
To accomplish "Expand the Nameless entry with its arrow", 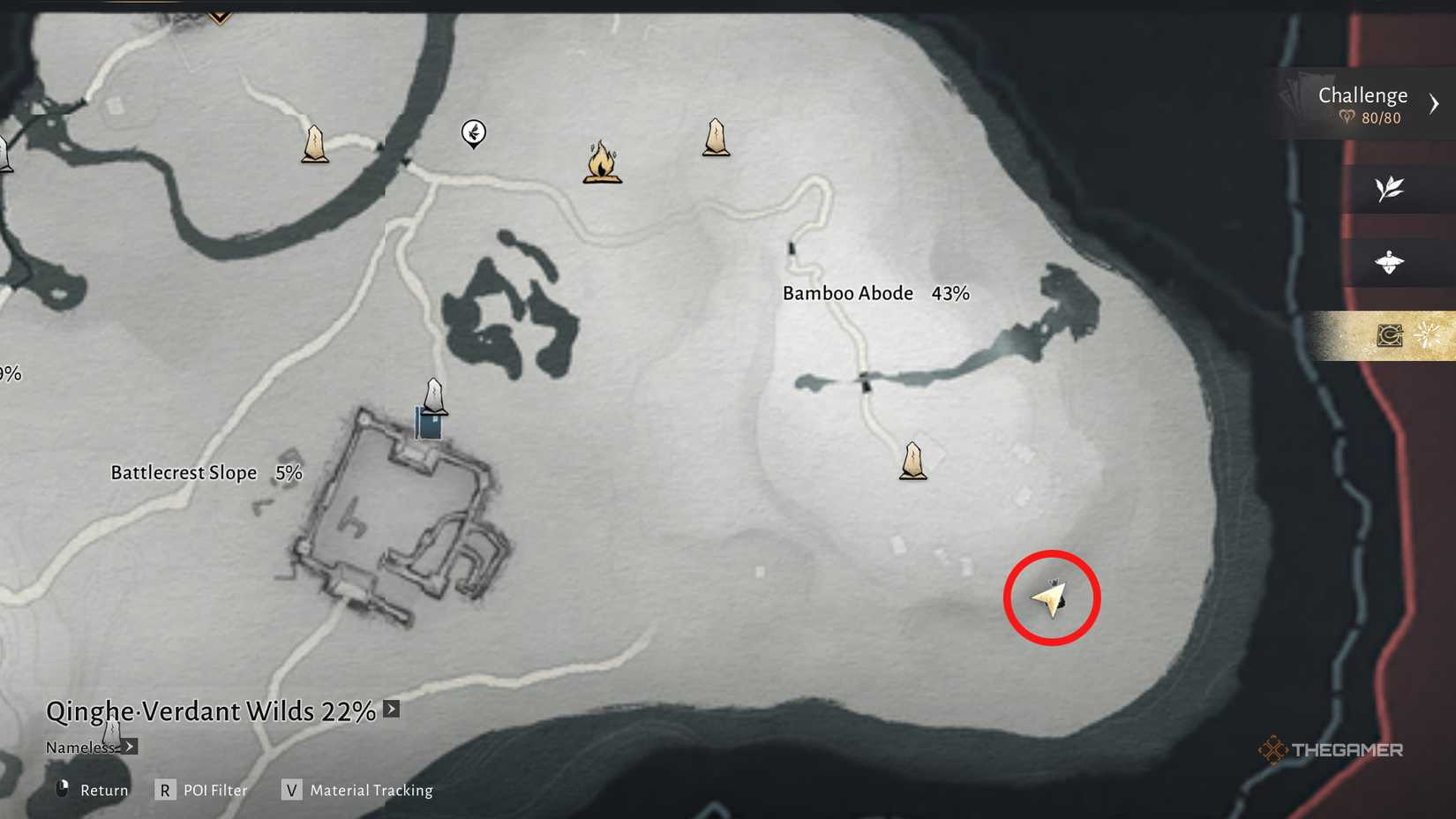I will (129, 746).
